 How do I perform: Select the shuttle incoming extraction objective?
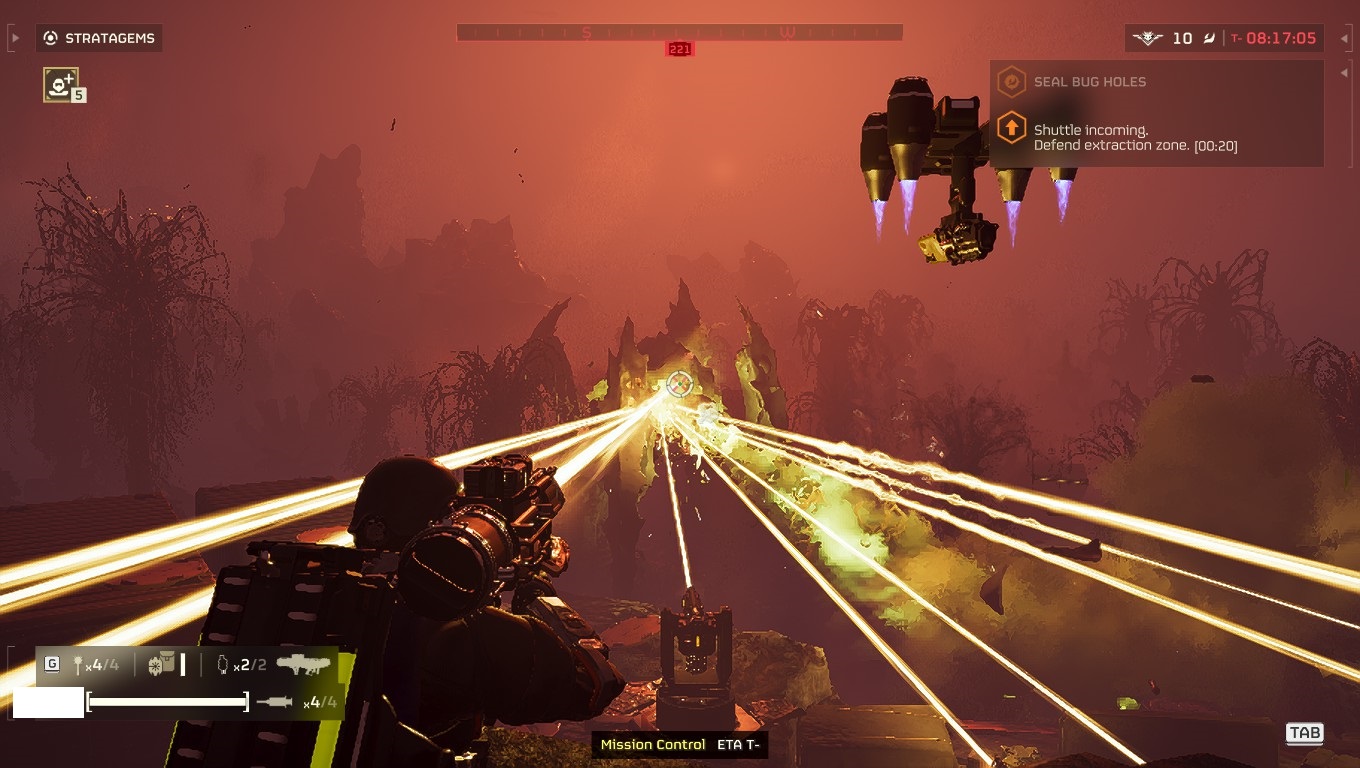[1134, 138]
